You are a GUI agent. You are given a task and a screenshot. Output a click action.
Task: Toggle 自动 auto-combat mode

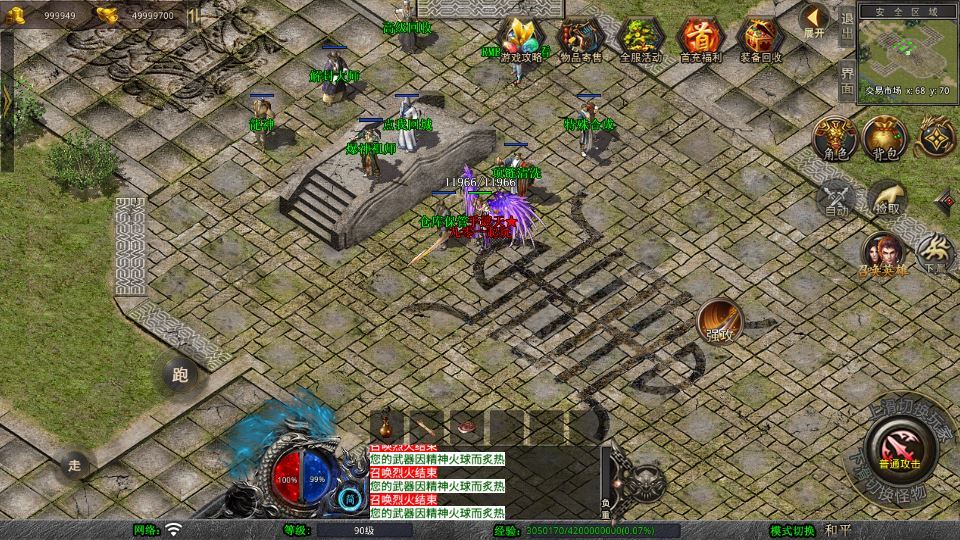(836, 198)
